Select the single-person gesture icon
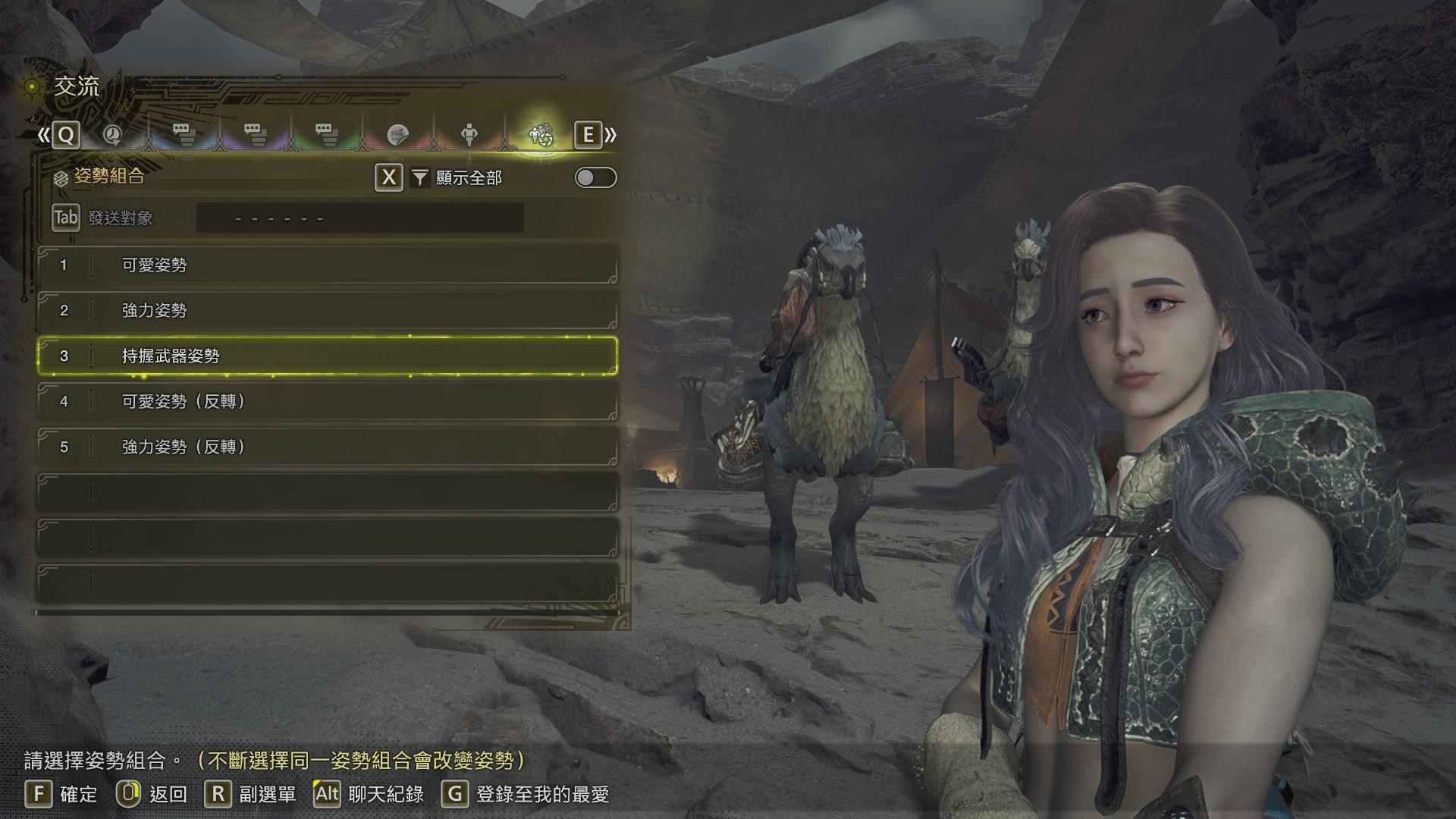The height and width of the screenshot is (819, 1456). pyautogui.click(x=471, y=135)
